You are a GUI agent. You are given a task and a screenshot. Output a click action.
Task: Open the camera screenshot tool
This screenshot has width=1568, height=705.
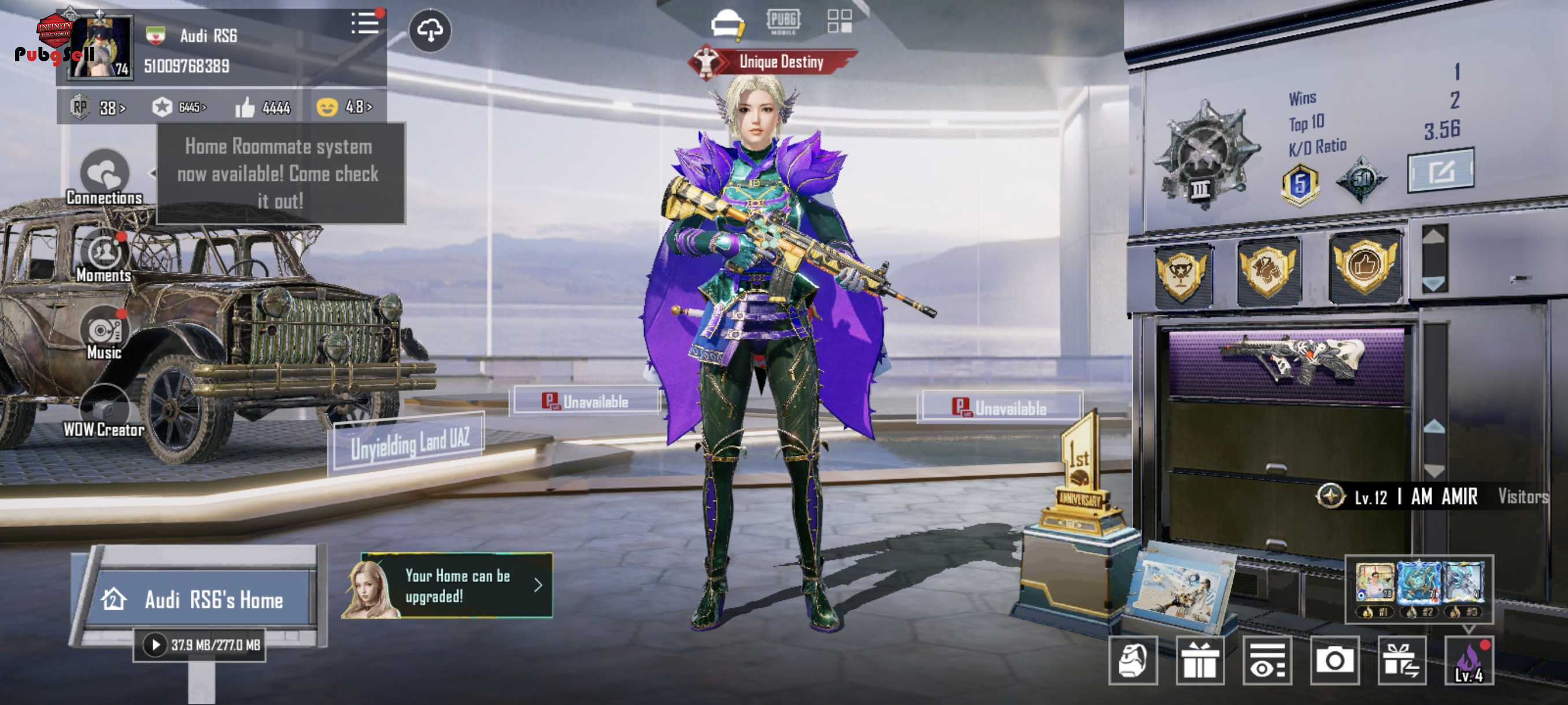(x=1335, y=661)
